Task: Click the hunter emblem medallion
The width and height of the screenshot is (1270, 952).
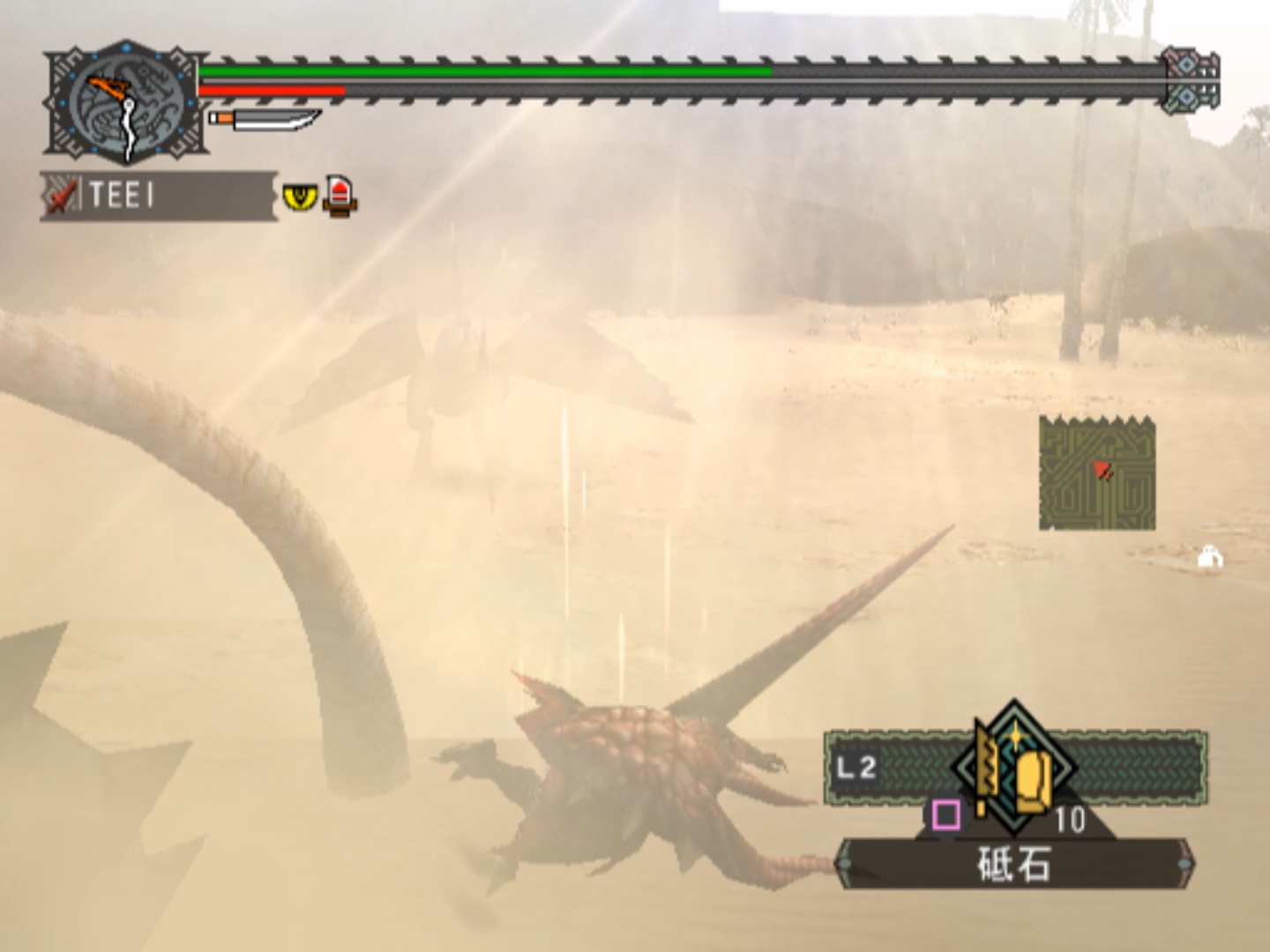Action: point(126,102)
